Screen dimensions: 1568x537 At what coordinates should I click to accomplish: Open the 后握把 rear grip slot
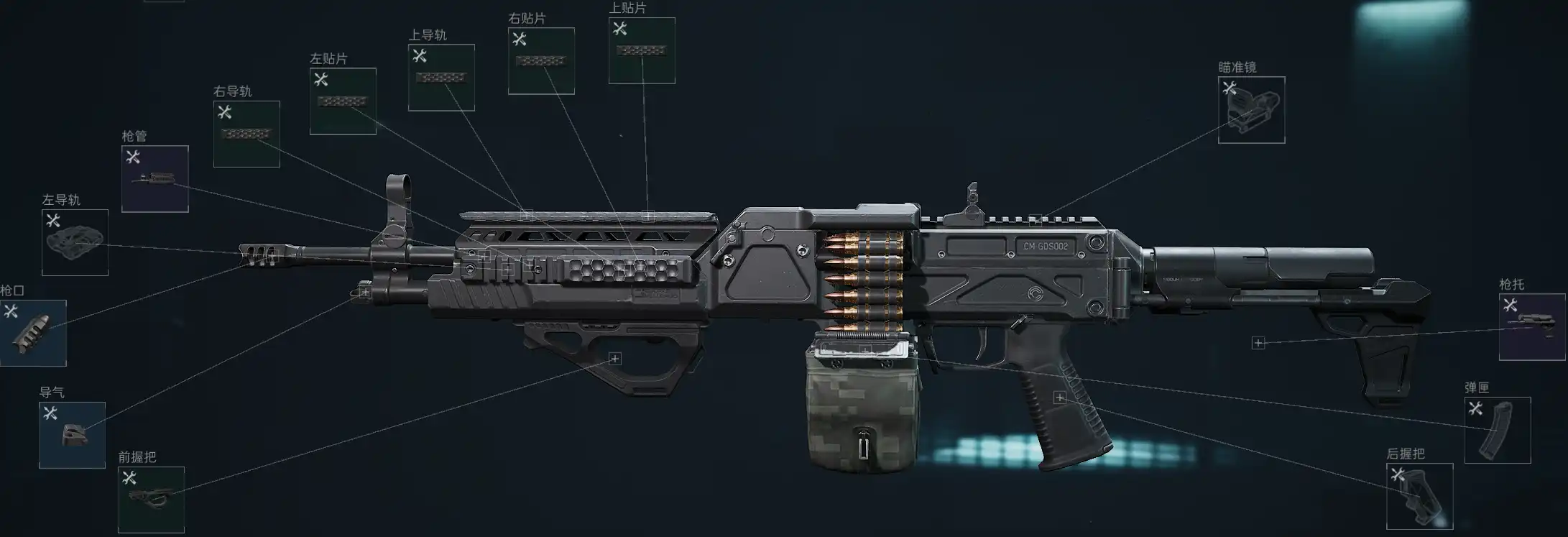coord(1419,496)
